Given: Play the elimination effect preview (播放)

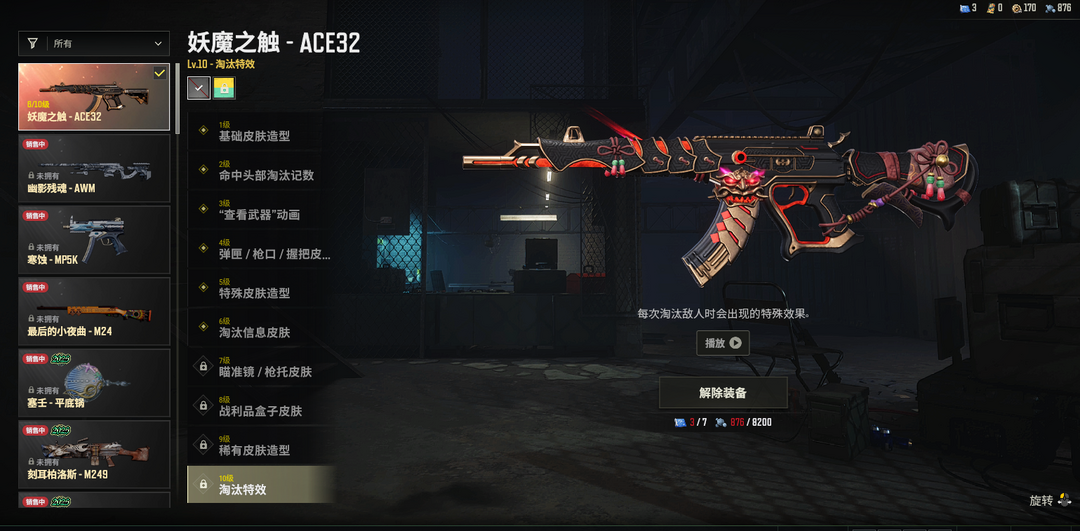Looking at the screenshot, I should (x=723, y=343).
